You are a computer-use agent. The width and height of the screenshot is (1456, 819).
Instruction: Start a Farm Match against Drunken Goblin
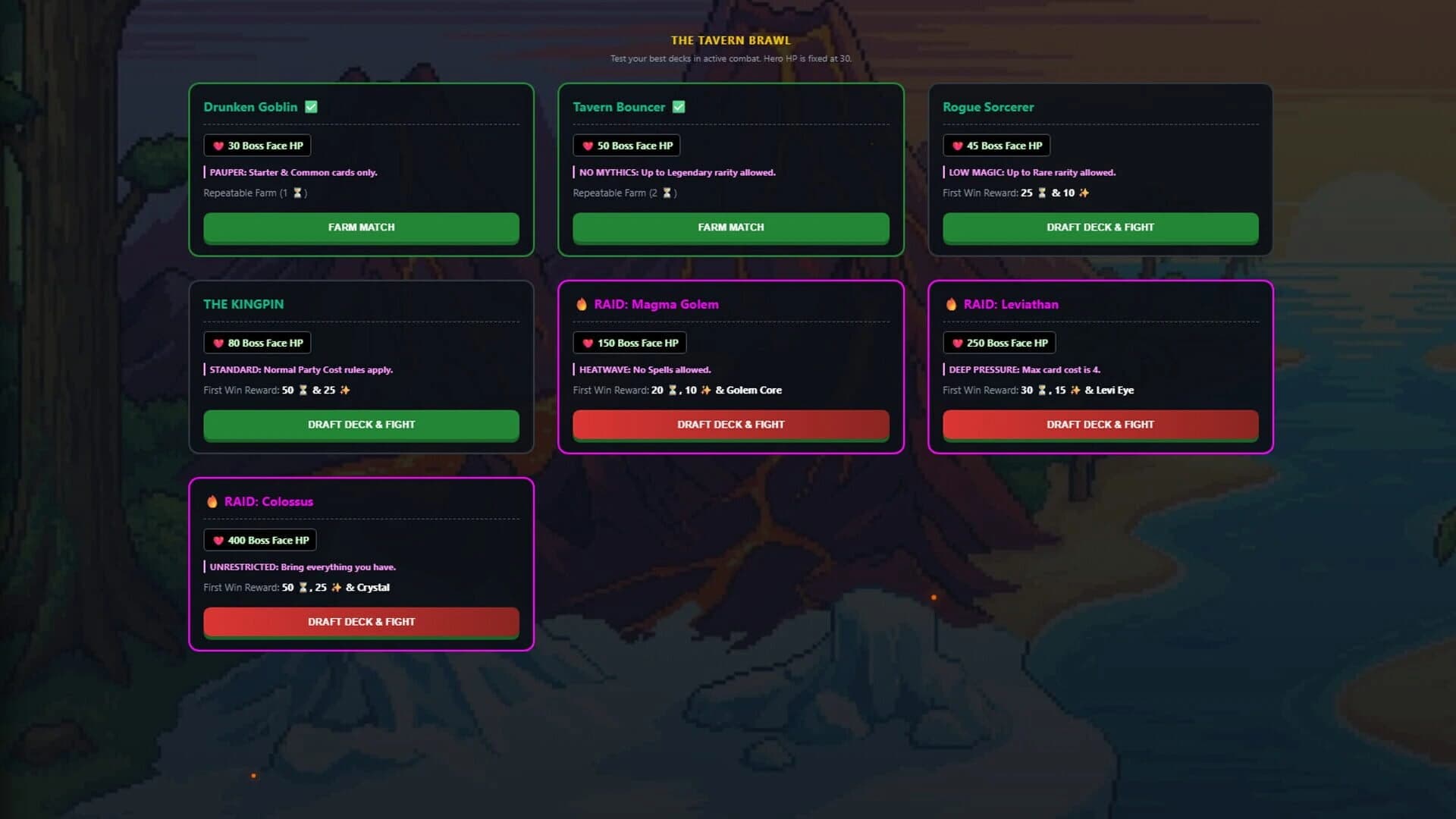pos(361,227)
